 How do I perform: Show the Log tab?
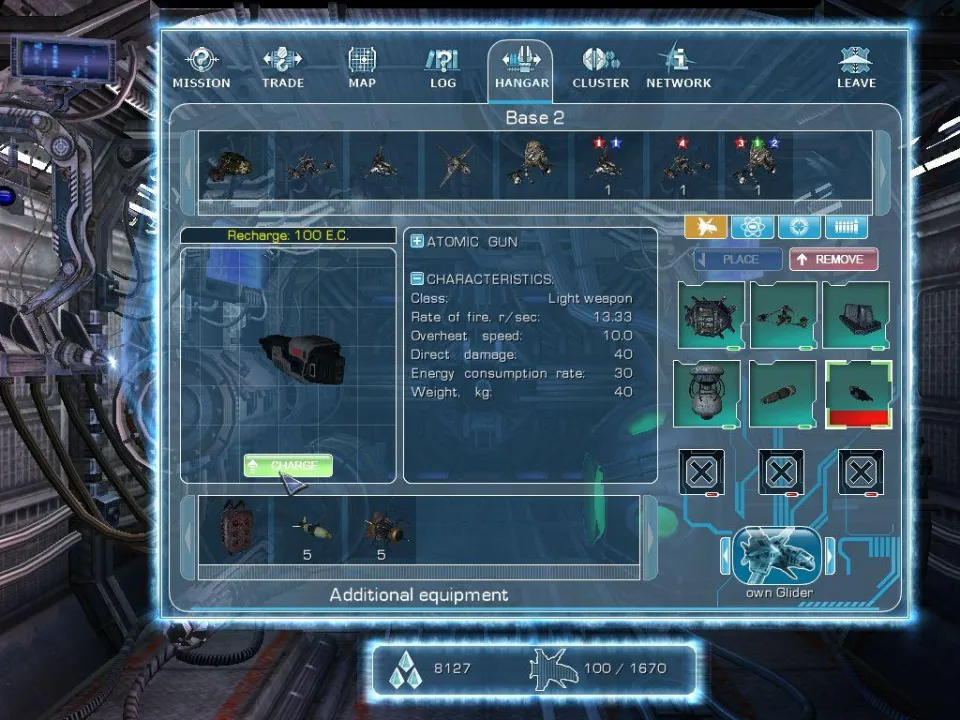pos(442,68)
